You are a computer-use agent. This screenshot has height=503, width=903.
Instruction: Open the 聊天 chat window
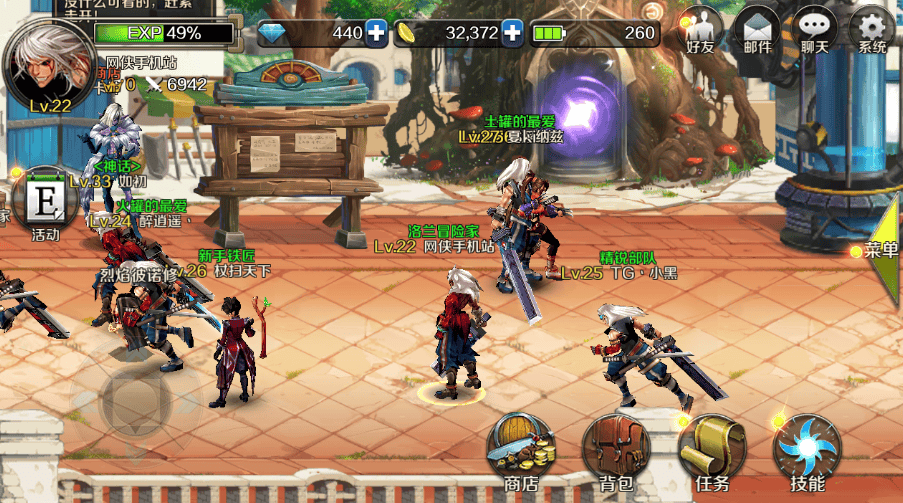[814, 31]
